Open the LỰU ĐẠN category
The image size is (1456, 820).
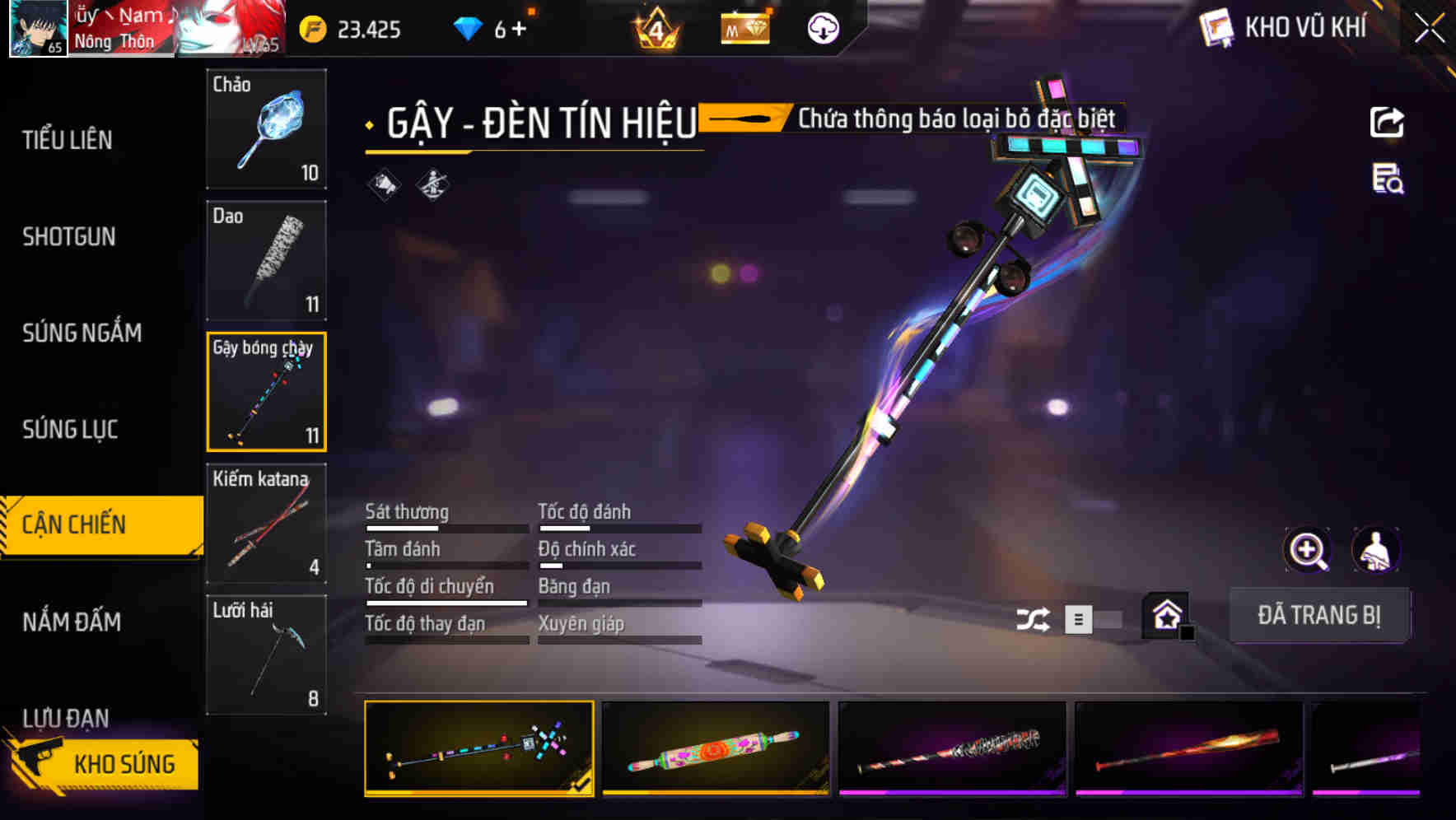66,717
